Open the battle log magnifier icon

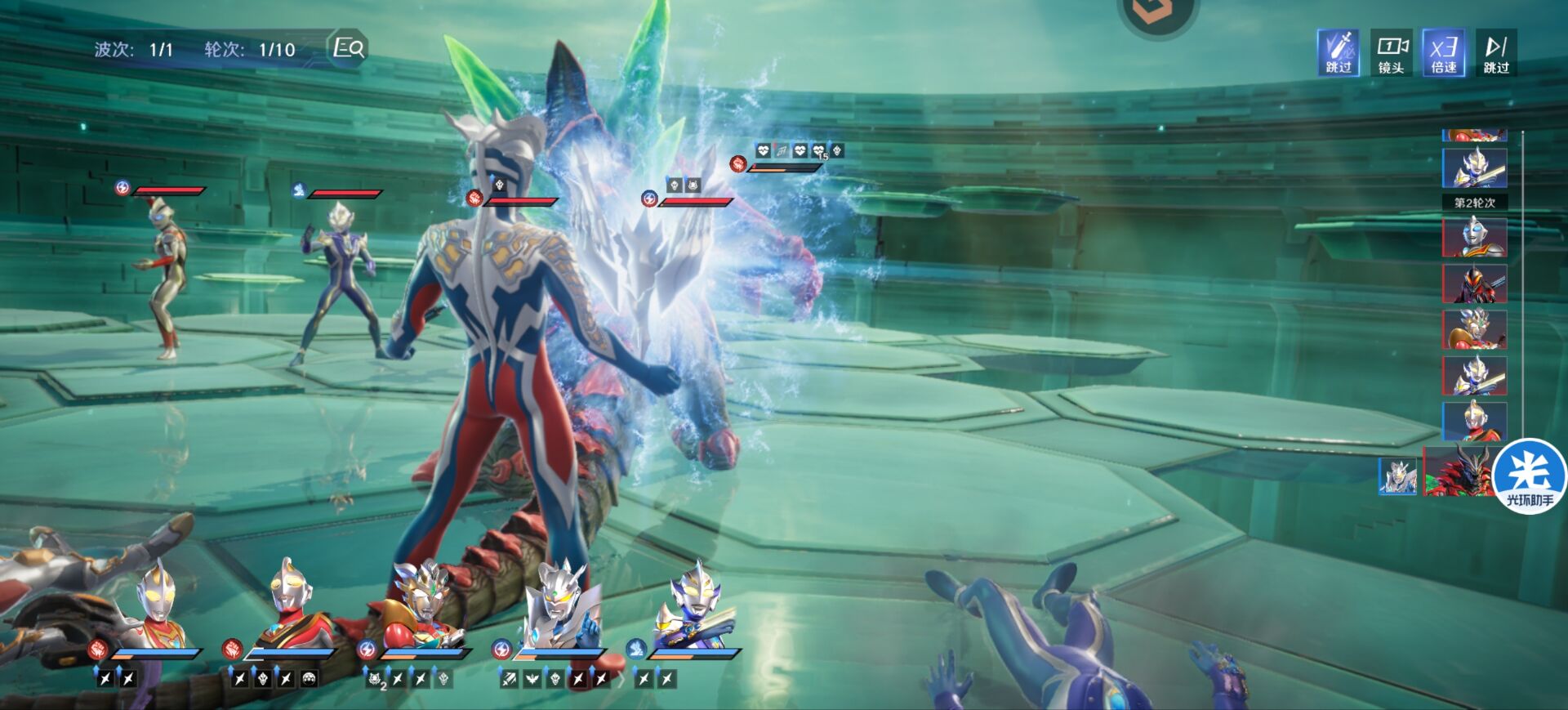click(x=349, y=48)
